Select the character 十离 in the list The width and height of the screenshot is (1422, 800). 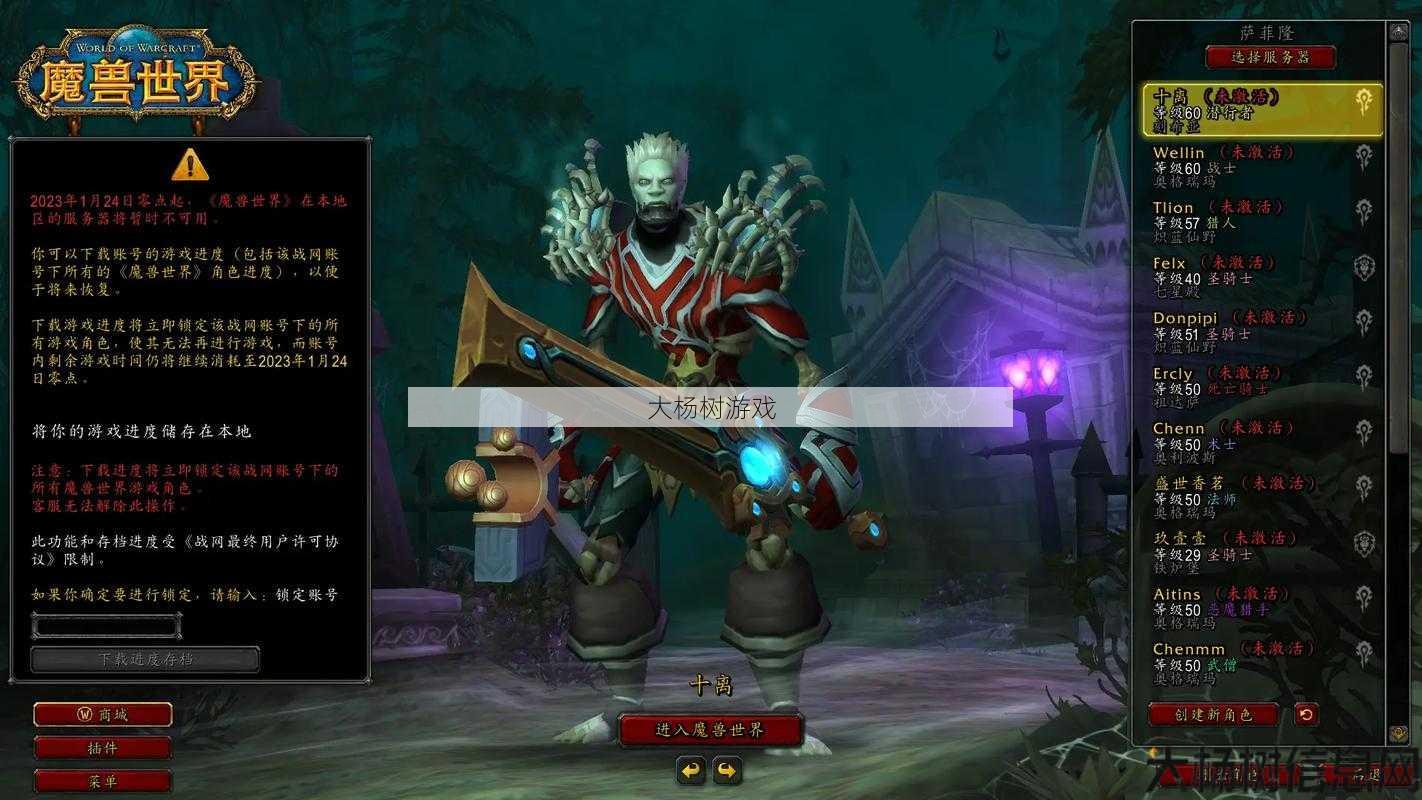pyautogui.click(x=1262, y=110)
